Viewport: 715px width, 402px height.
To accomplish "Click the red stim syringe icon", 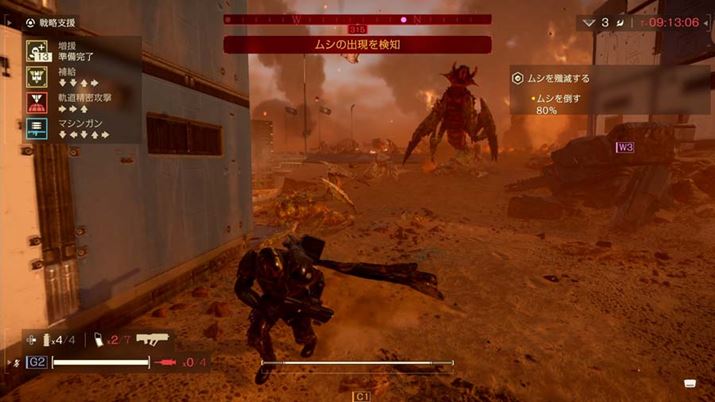I will click(168, 362).
